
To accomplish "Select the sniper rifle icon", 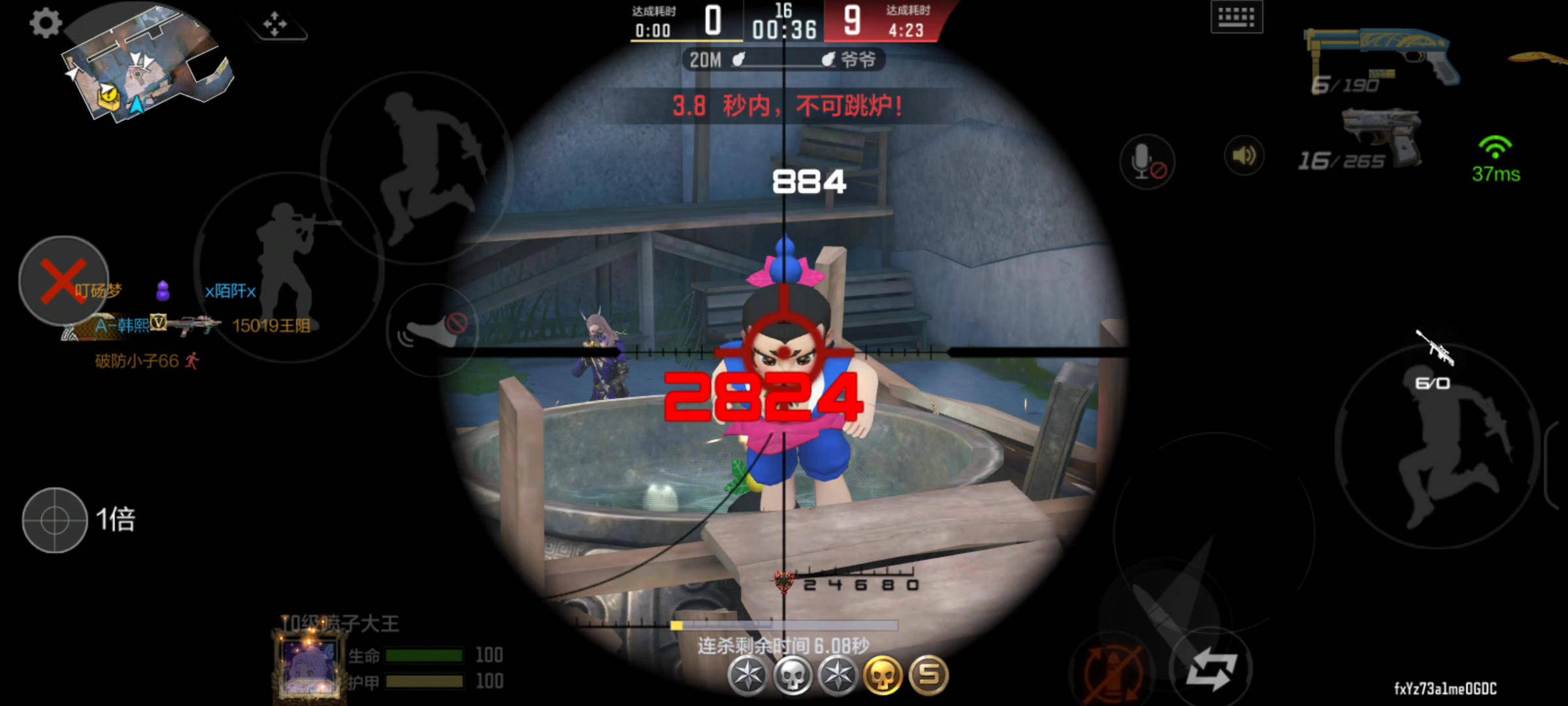I will [1435, 347].
